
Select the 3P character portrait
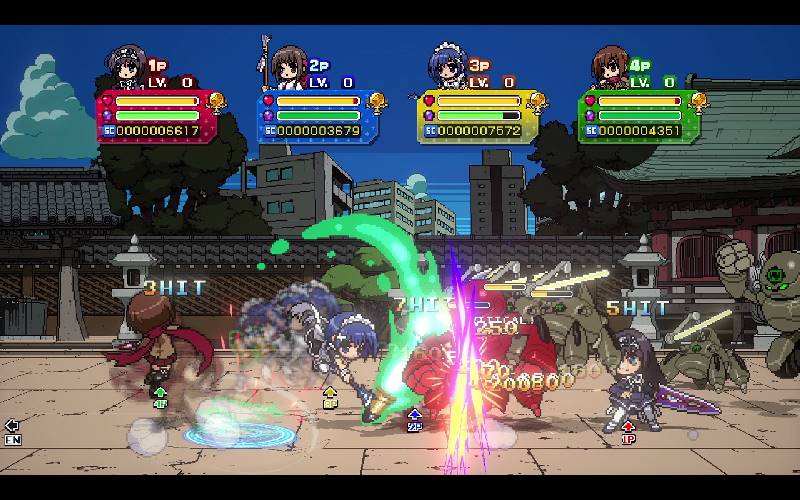click(447, 67)
